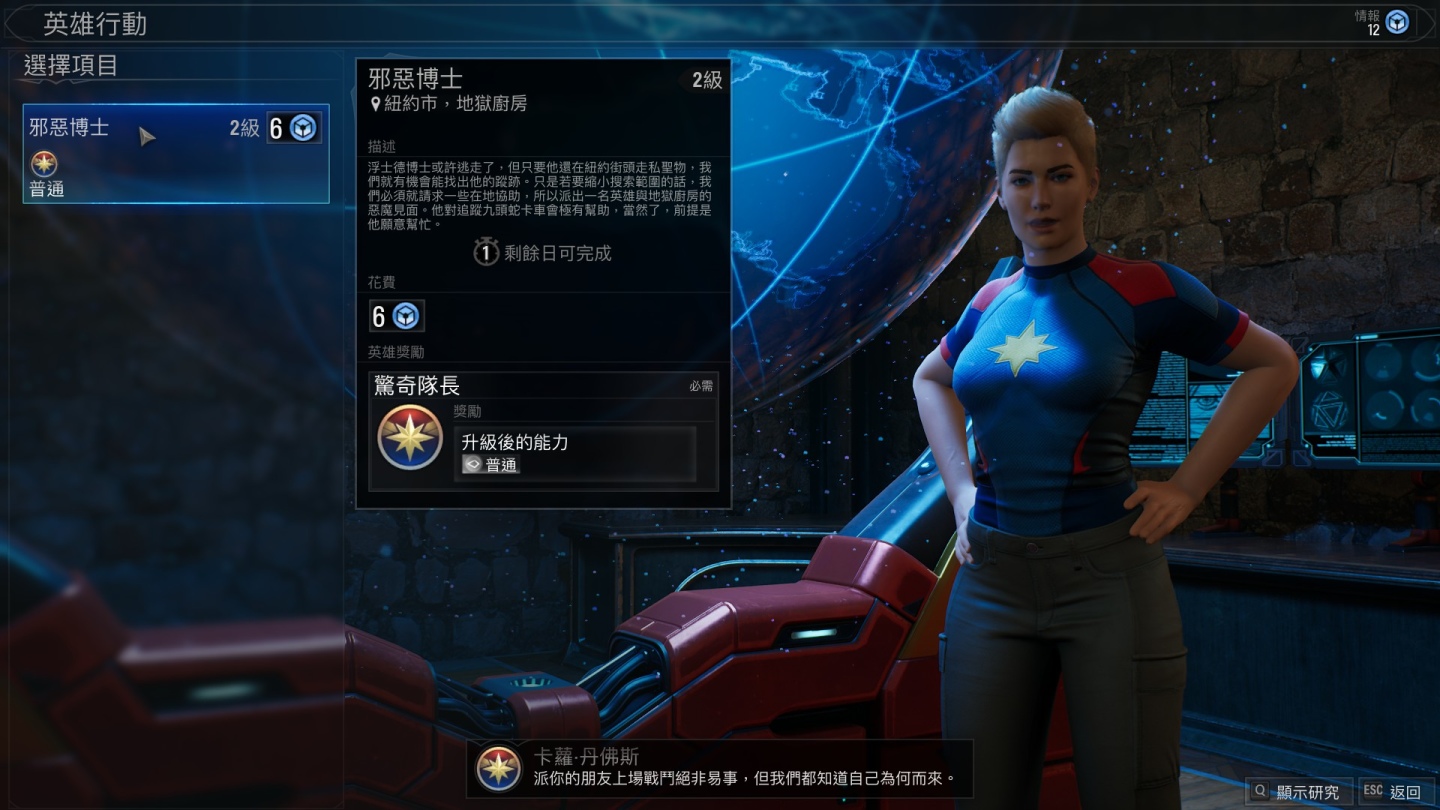Image resolution: width=1440 pixels, height=810 pixels.
Task: Select the 邪惡博士 mission entry
Action: (x=176, y=154)
